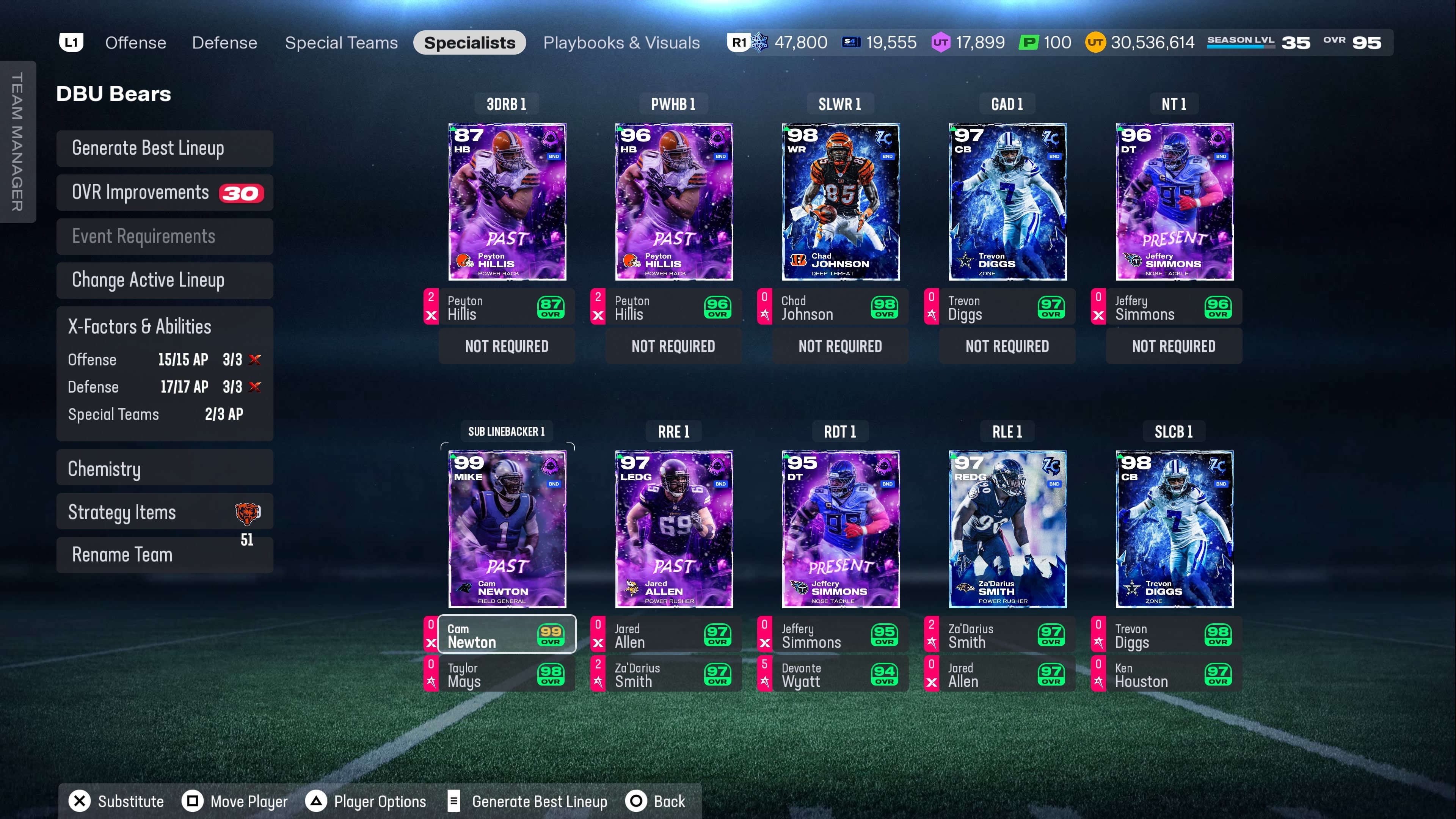Open the Defense tab
Viewport: 1456px width, 819px height.
(x=224, y=43)
